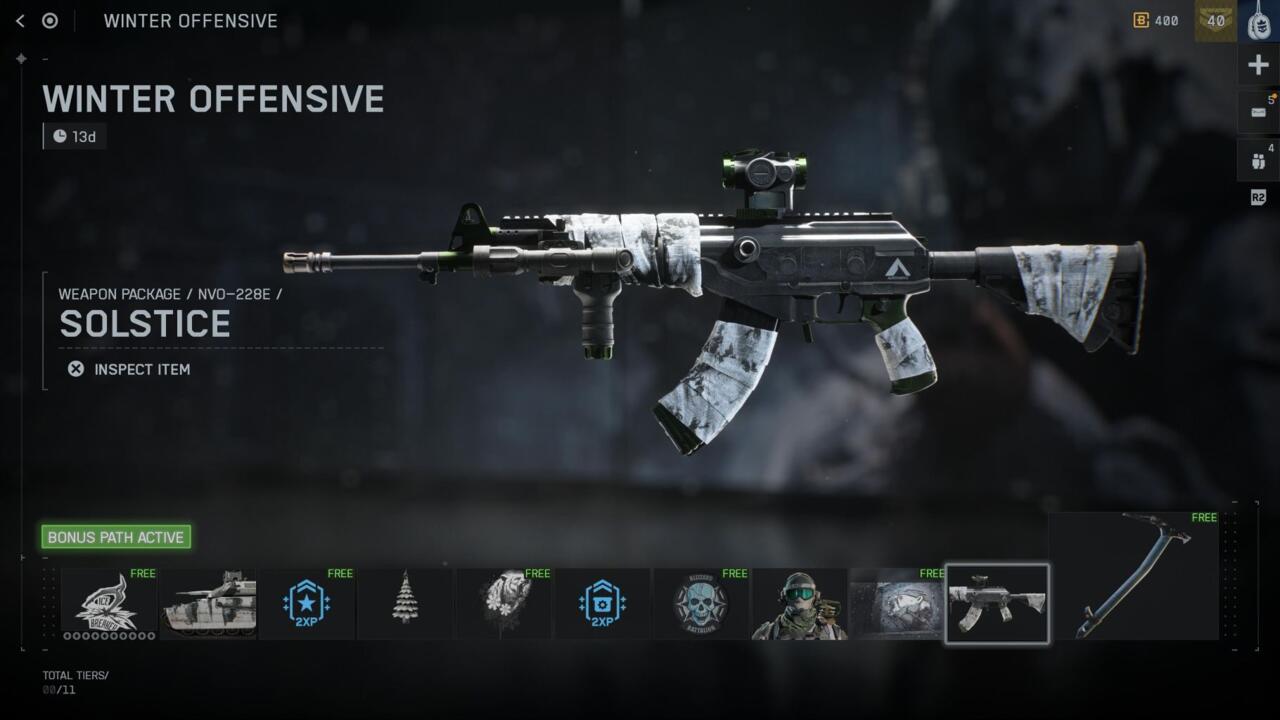Screen dimensions: 1280x720
Task: Select the floral sticker reward tile
Action: point(503,604)
